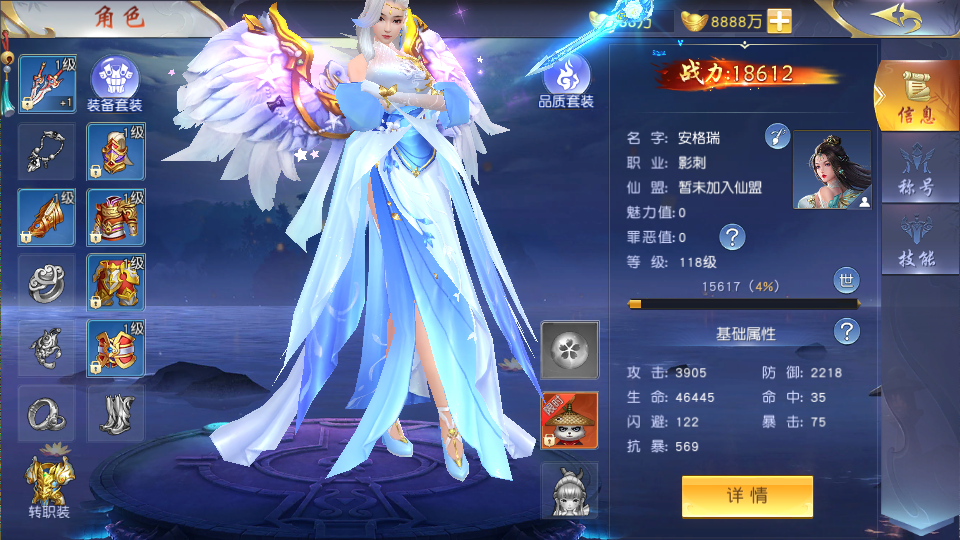Image resolution: width=960 pixels, height=540 pixels.
Task: Open the help icon beside 罪恶值
Action: tap(733, 237)
